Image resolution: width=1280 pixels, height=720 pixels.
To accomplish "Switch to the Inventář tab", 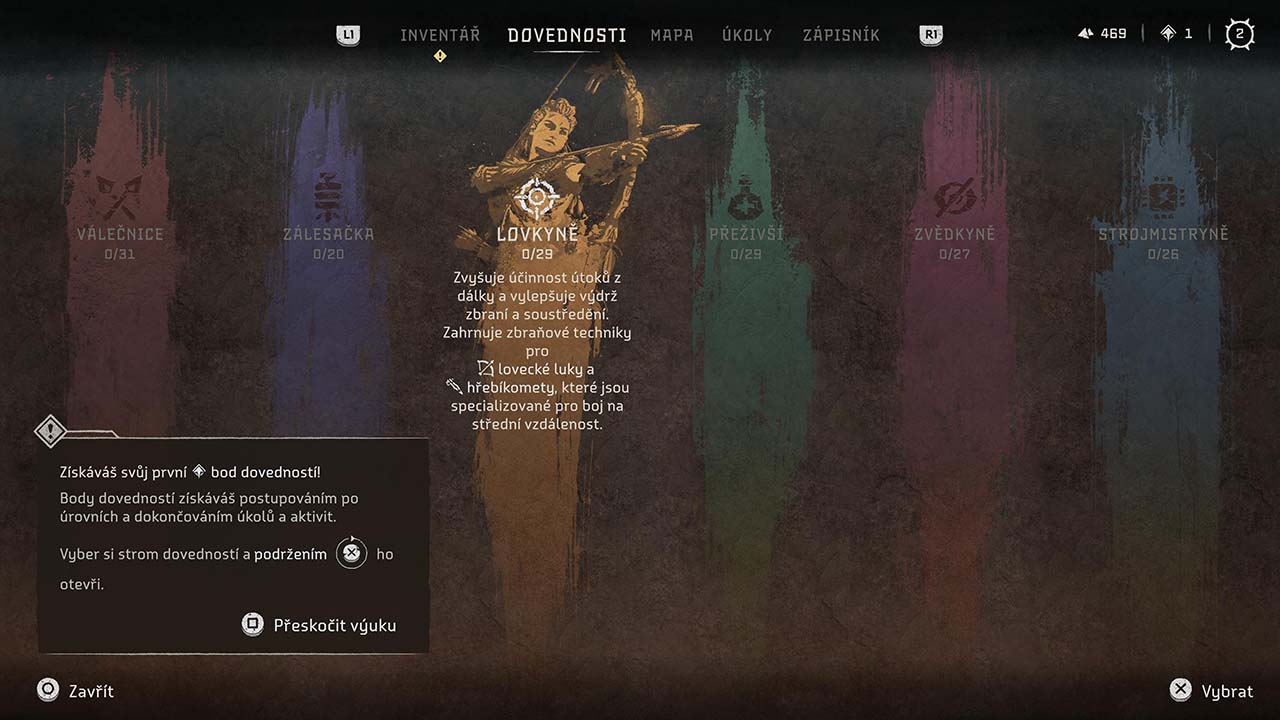I will click(440, 35).
